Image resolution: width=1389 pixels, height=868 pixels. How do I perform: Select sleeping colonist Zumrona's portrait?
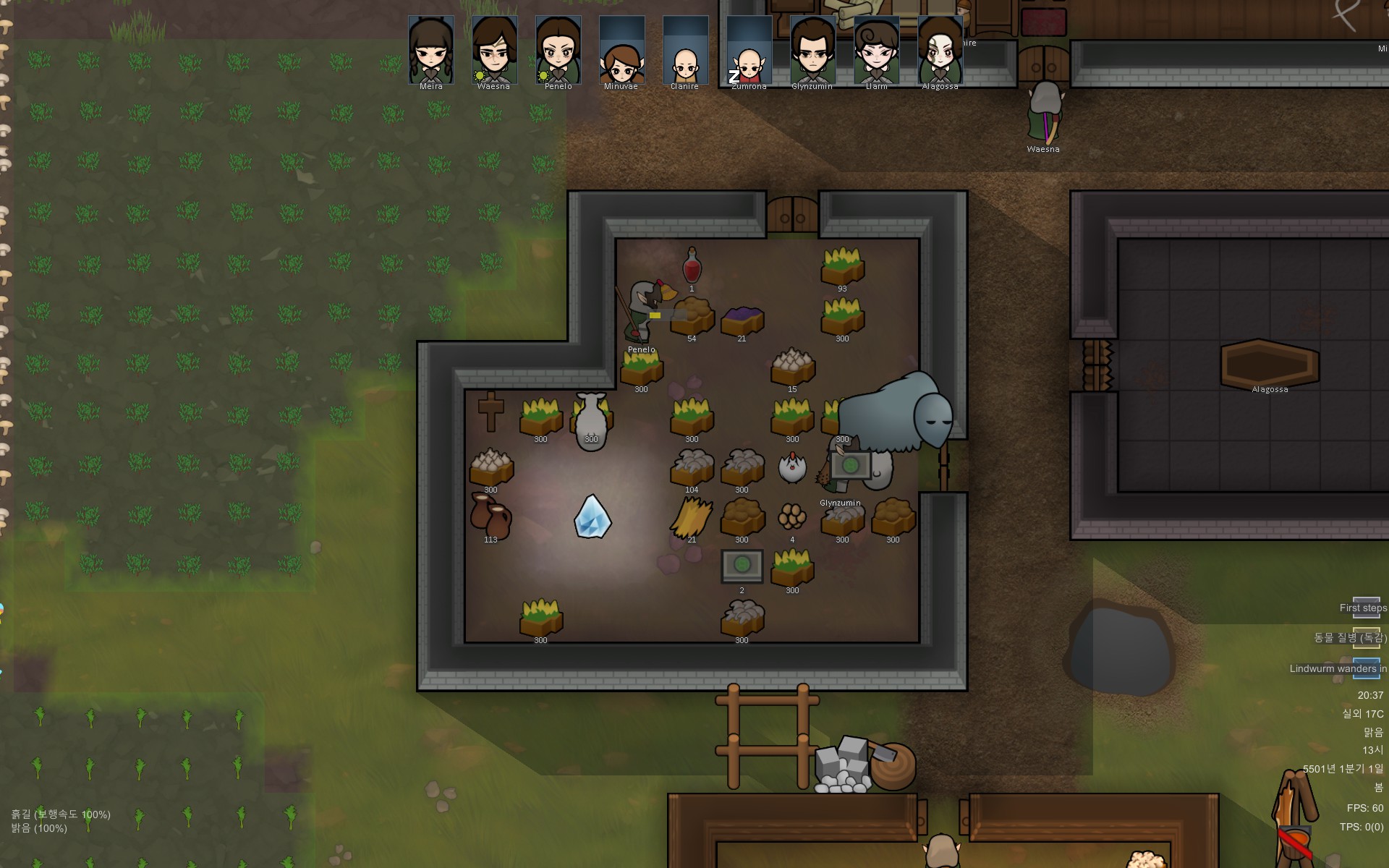[x=749, y=51]
